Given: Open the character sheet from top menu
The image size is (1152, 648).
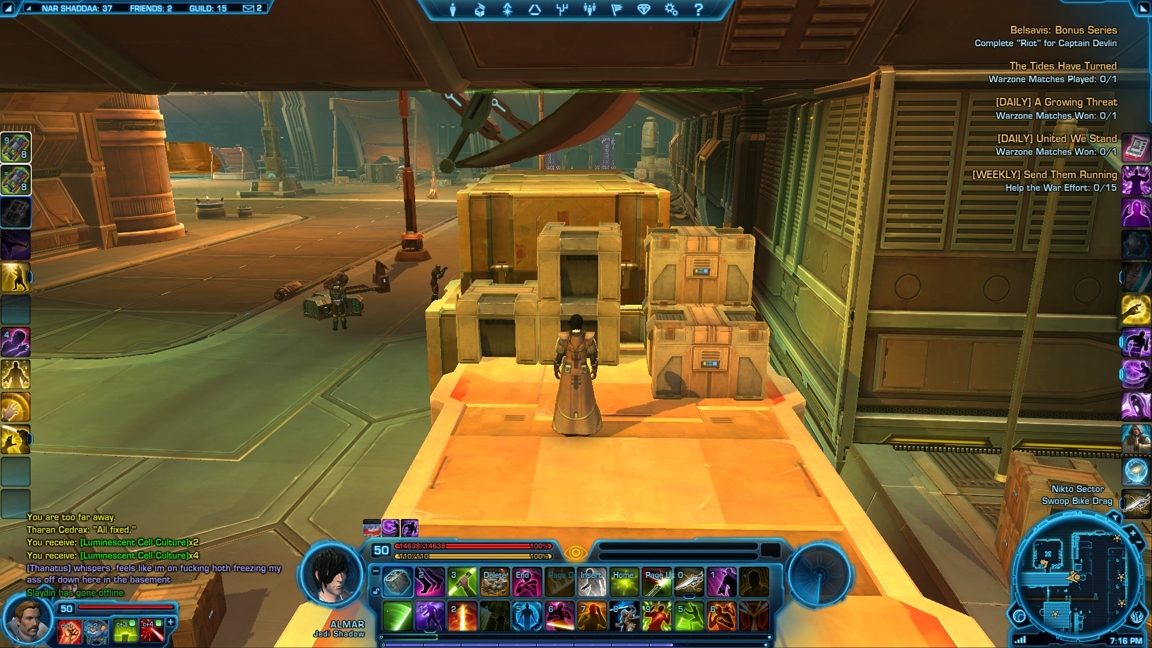Looking at the screenshot, I should point(453,10).
